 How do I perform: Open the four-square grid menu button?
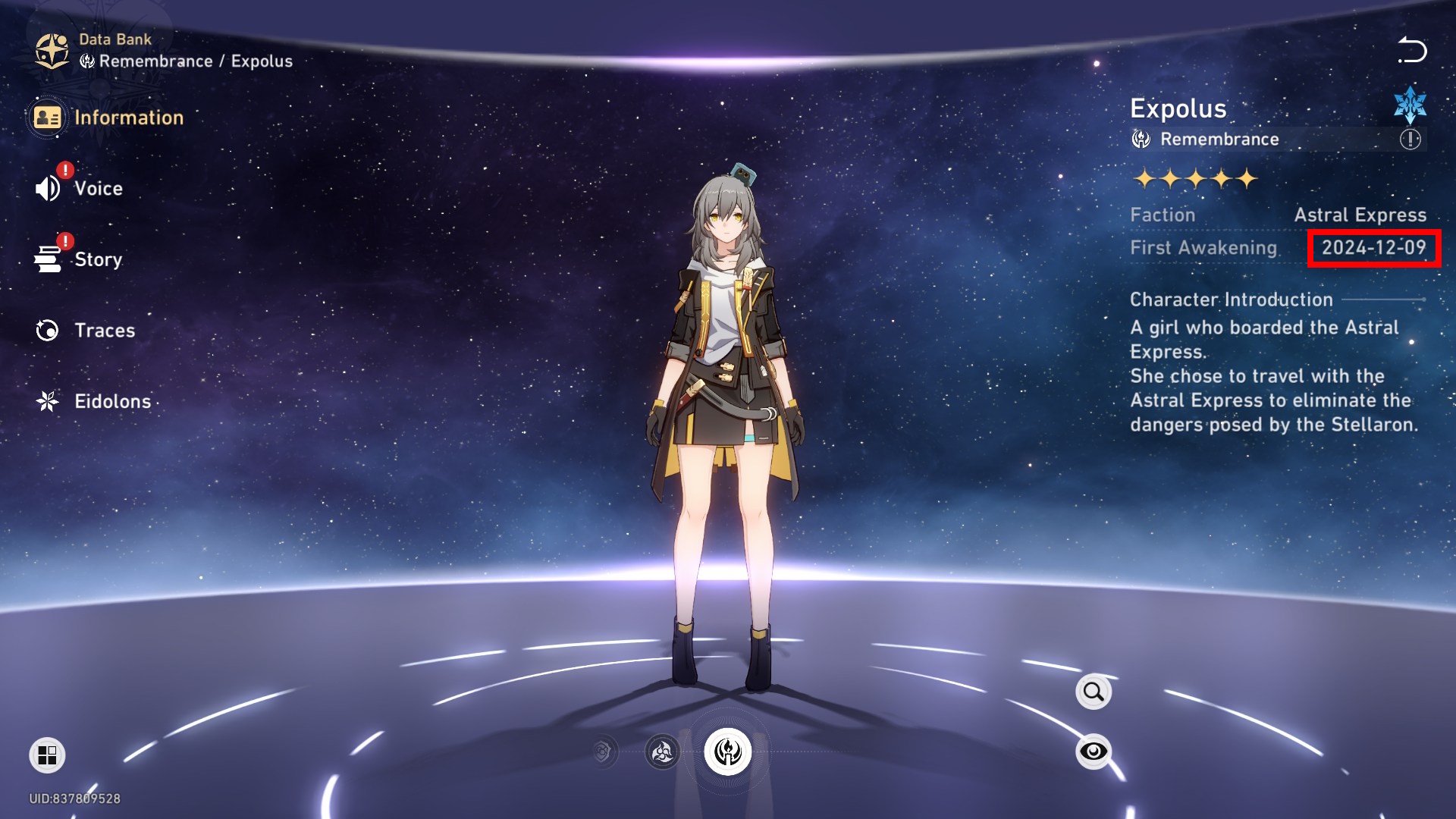pyautogui.click(x=47, y=755)
